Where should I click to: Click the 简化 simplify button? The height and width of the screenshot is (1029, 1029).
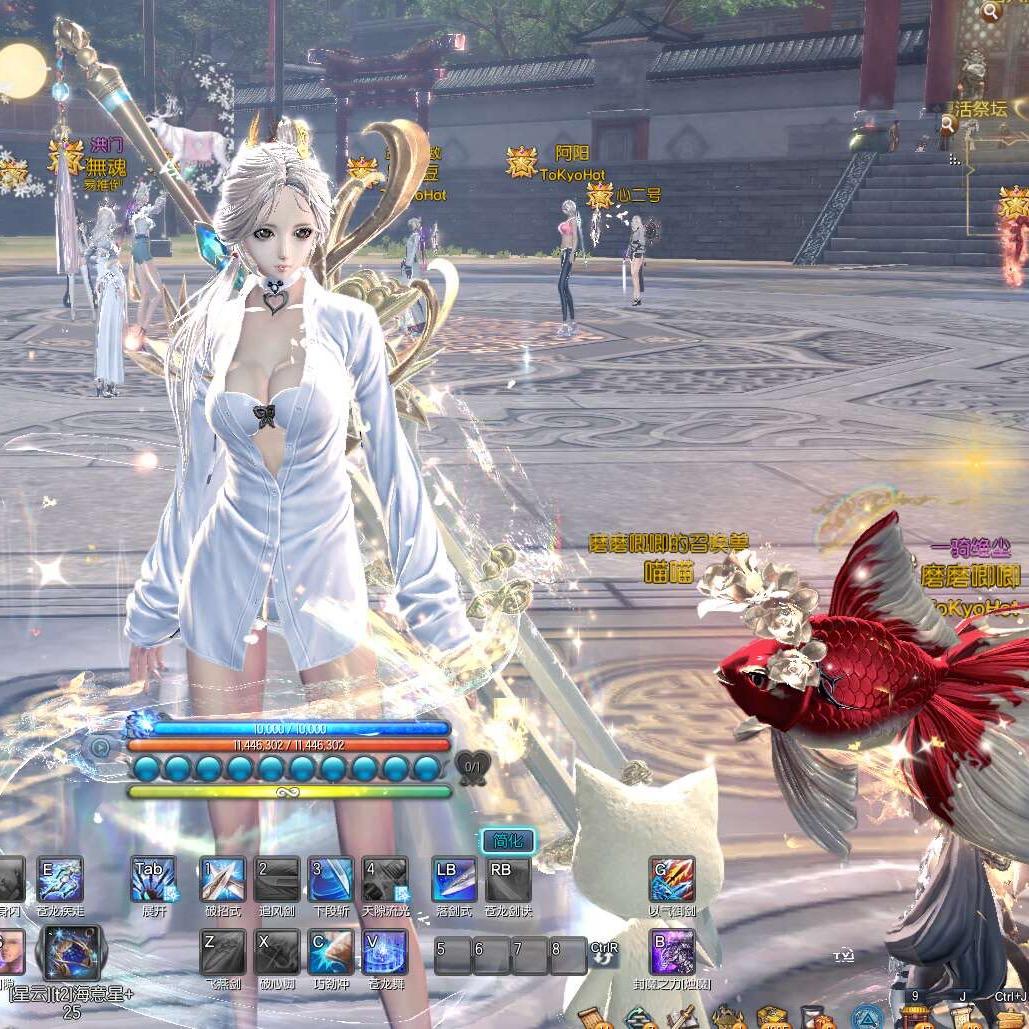pos(508,841)
